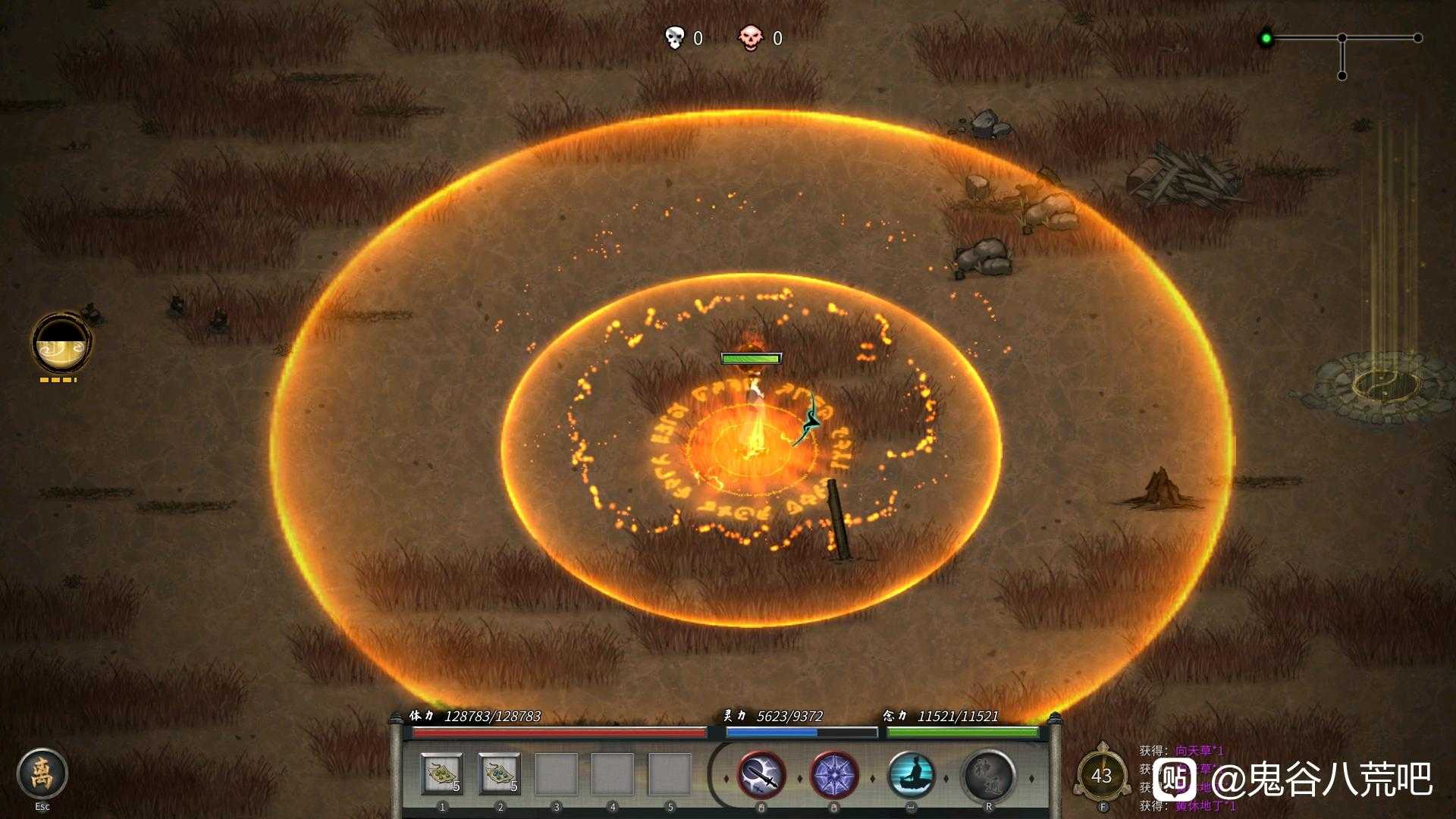Use the leaf item in hotbar slot 1
Screen dimensions: 1456x819
(441, 774)
